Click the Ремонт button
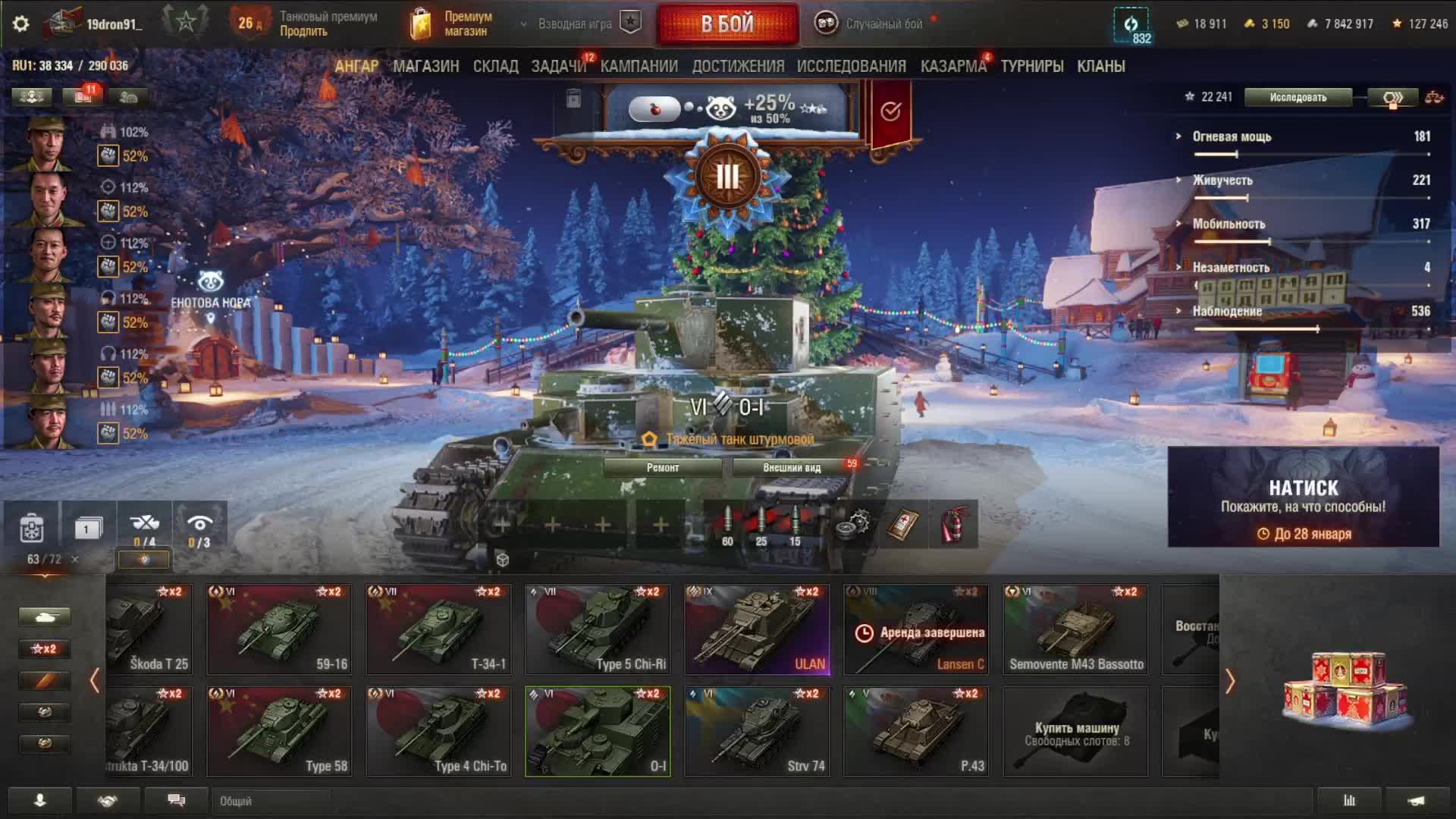This screenshot has width=1456, height=819. pyautogui.click(x=662, y=468)
